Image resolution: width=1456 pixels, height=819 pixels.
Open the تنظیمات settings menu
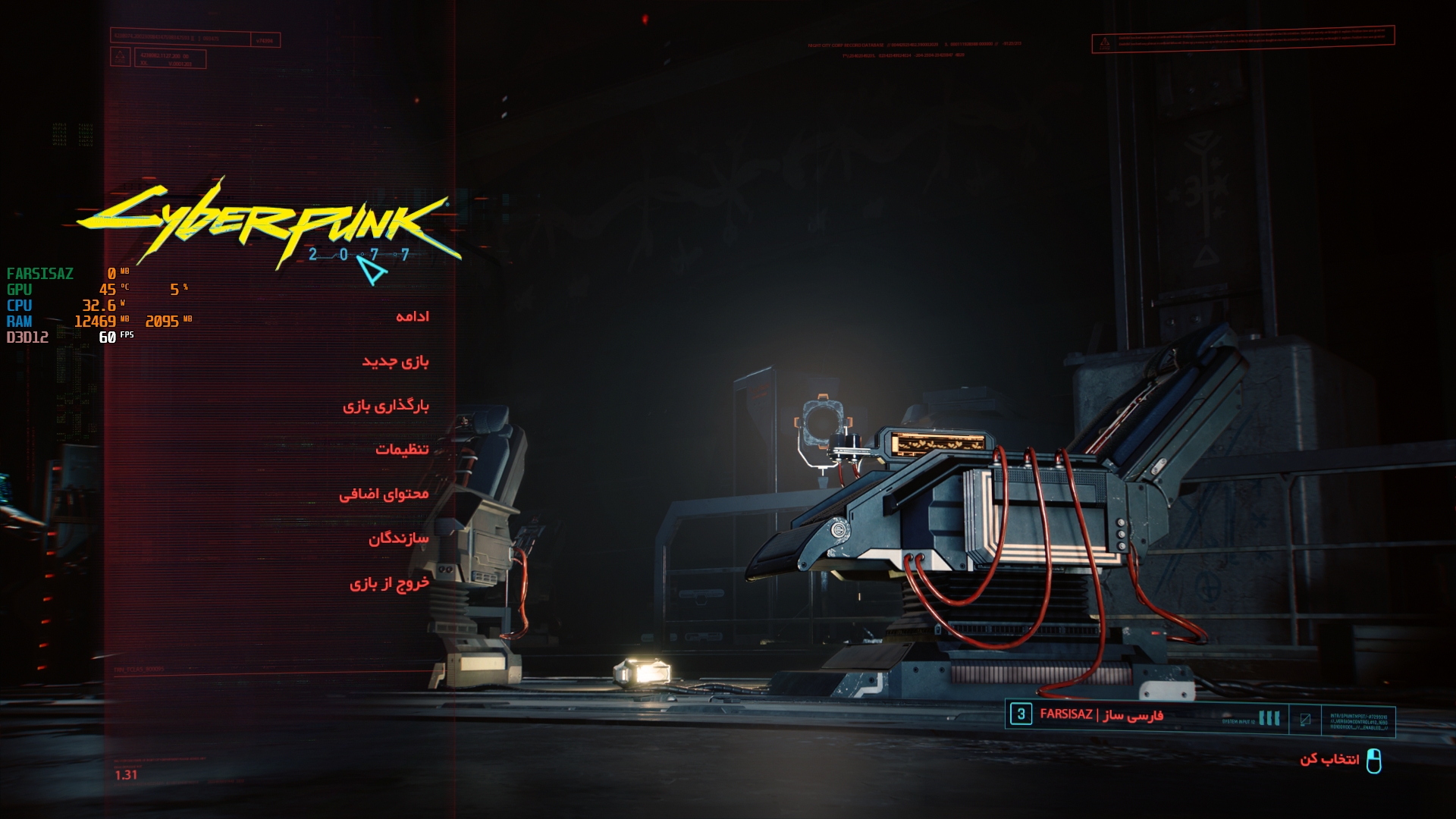coord(402,450)
